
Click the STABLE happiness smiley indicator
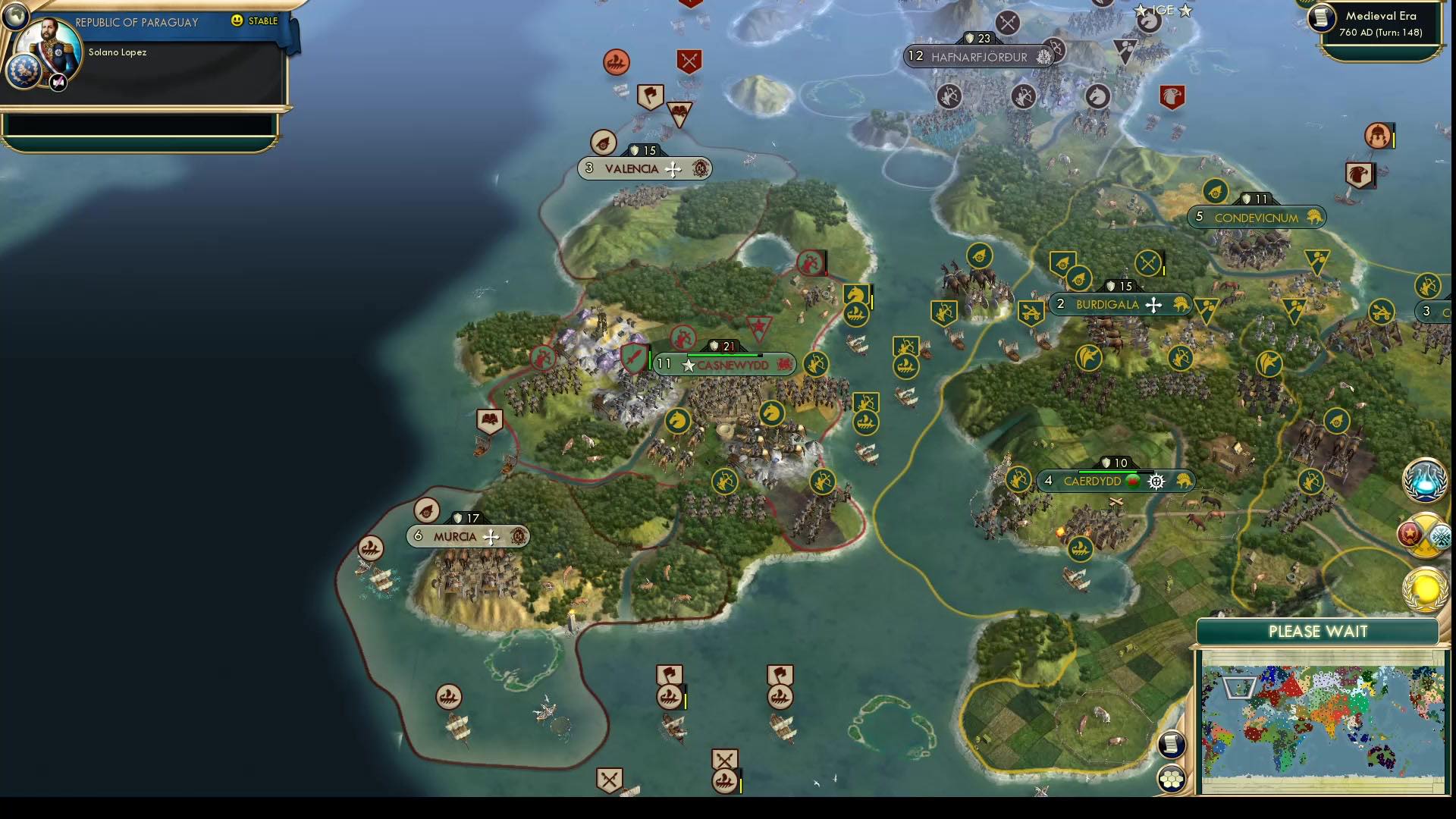click(x=237, y=22)
